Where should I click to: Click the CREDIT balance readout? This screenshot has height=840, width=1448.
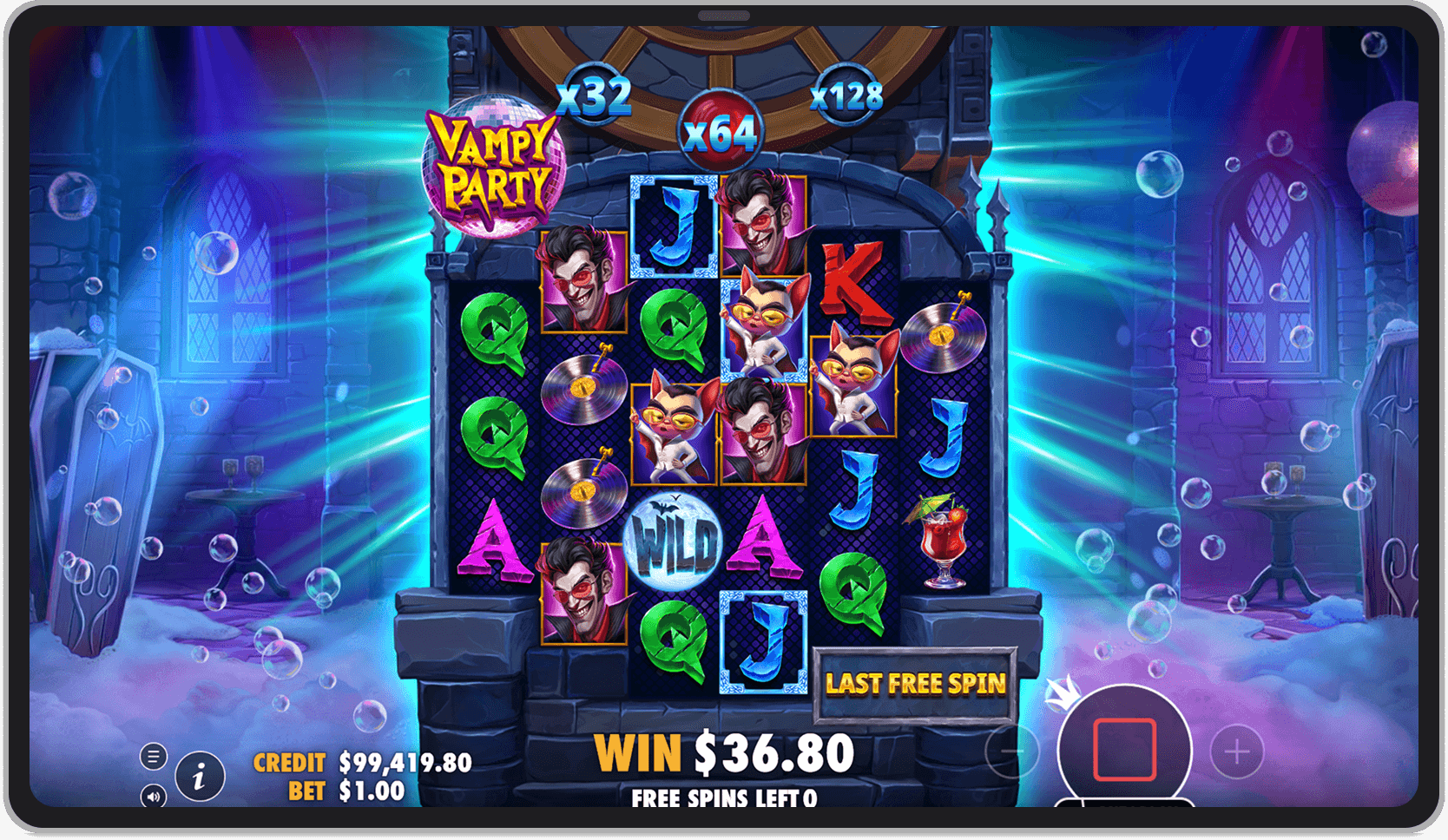pyautogui.click(x=358, y=763)
